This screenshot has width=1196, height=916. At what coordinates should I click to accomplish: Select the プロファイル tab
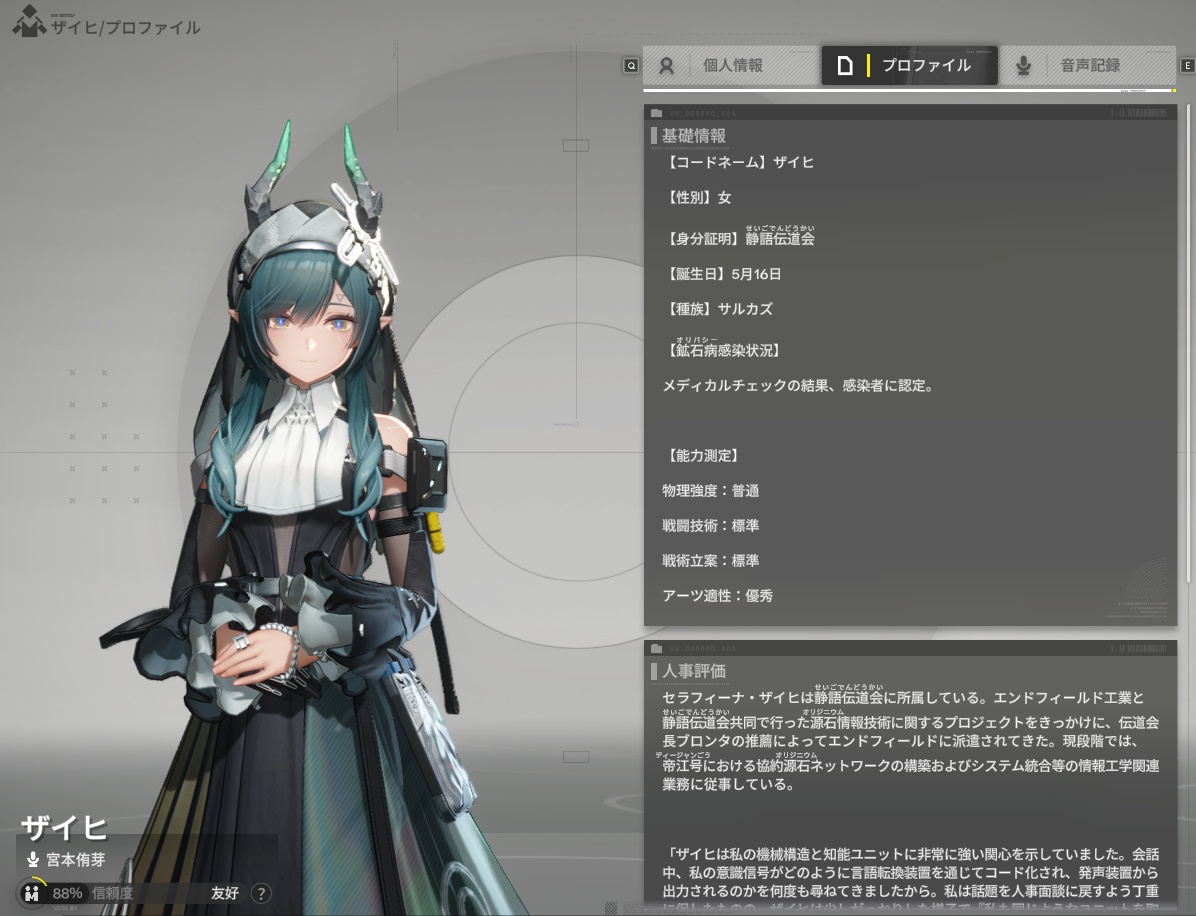click(x=909, y=66)
